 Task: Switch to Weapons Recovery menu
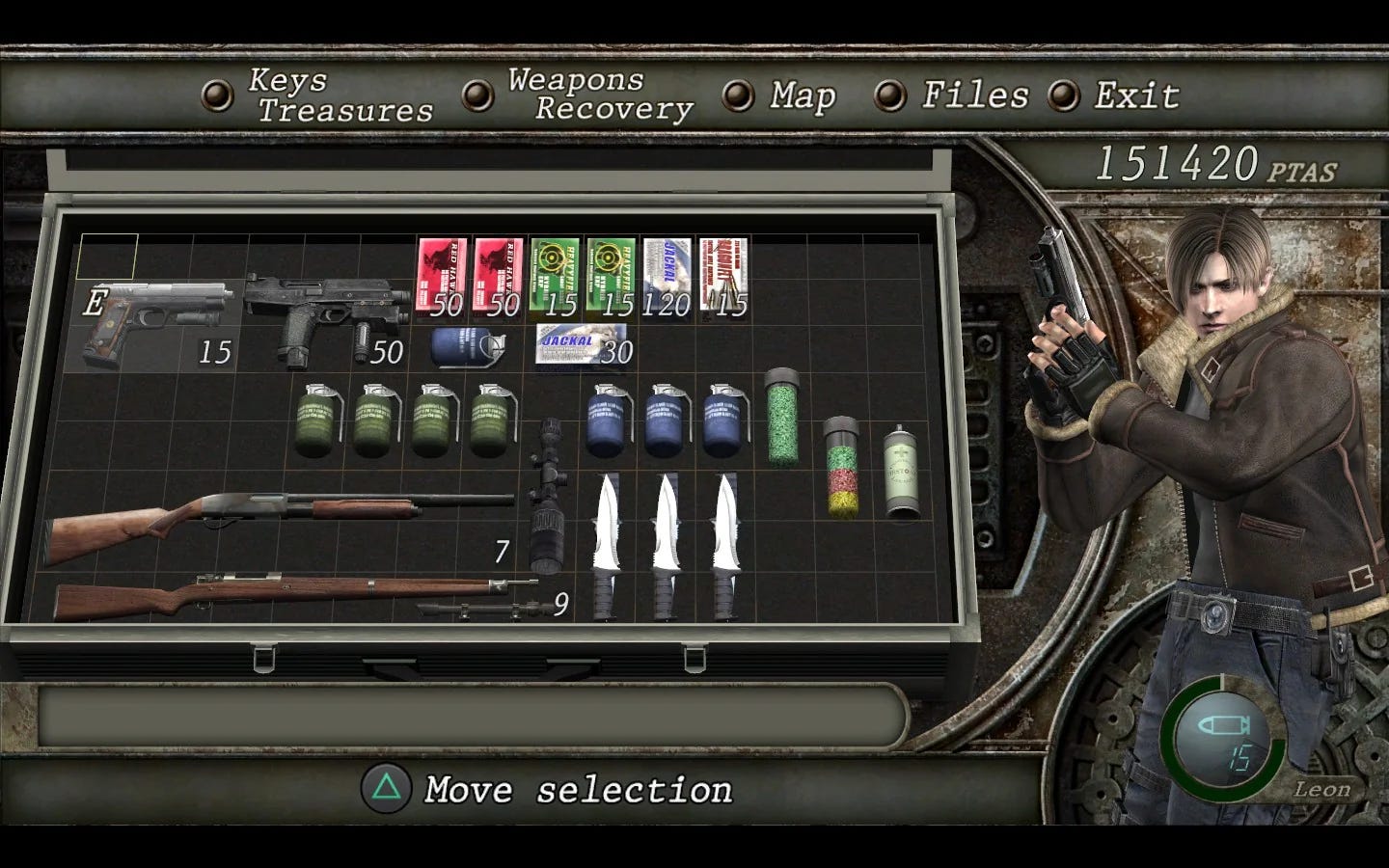tap(600, 95)
